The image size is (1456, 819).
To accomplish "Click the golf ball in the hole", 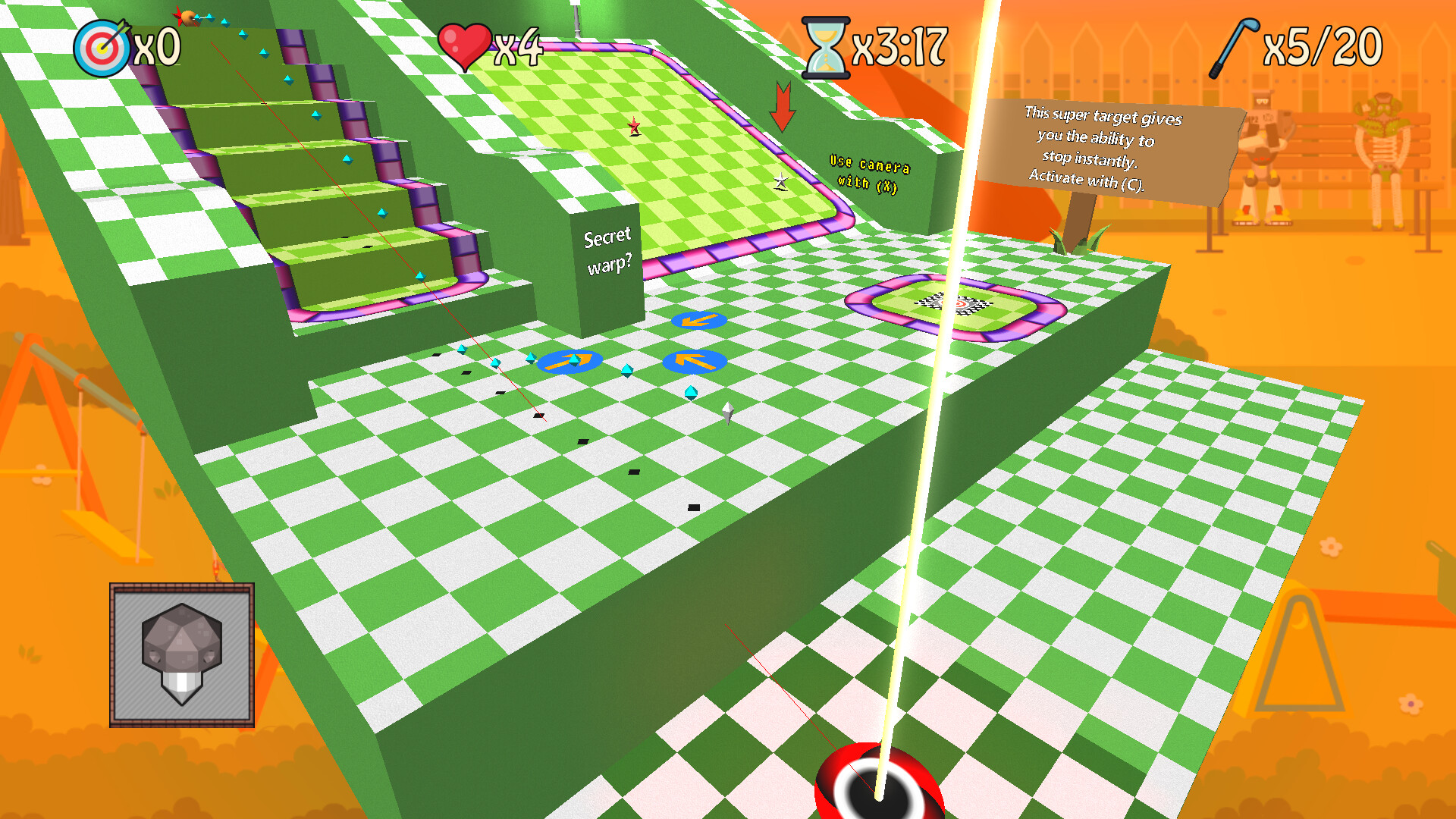I will 876,789.
